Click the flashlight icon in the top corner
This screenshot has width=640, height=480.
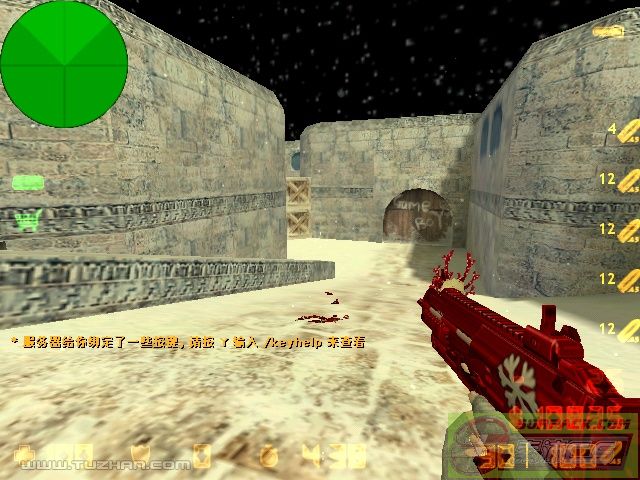(606, 31)
